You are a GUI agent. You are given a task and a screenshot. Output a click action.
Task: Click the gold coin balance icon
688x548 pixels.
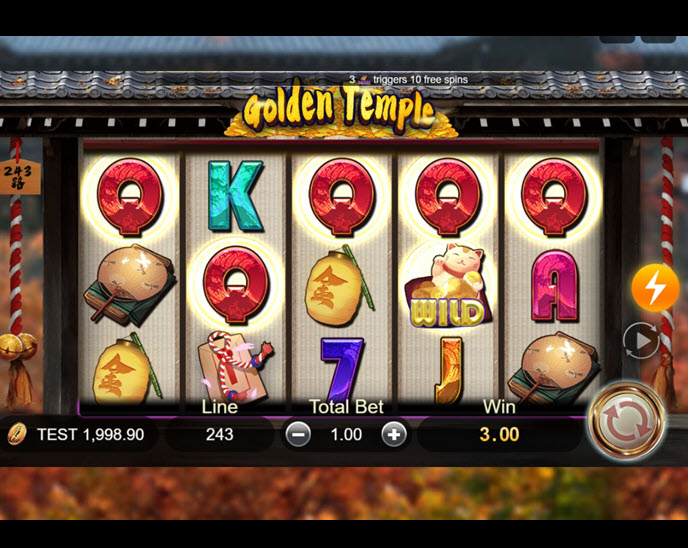pyautogui.click(x=17, y=434)
